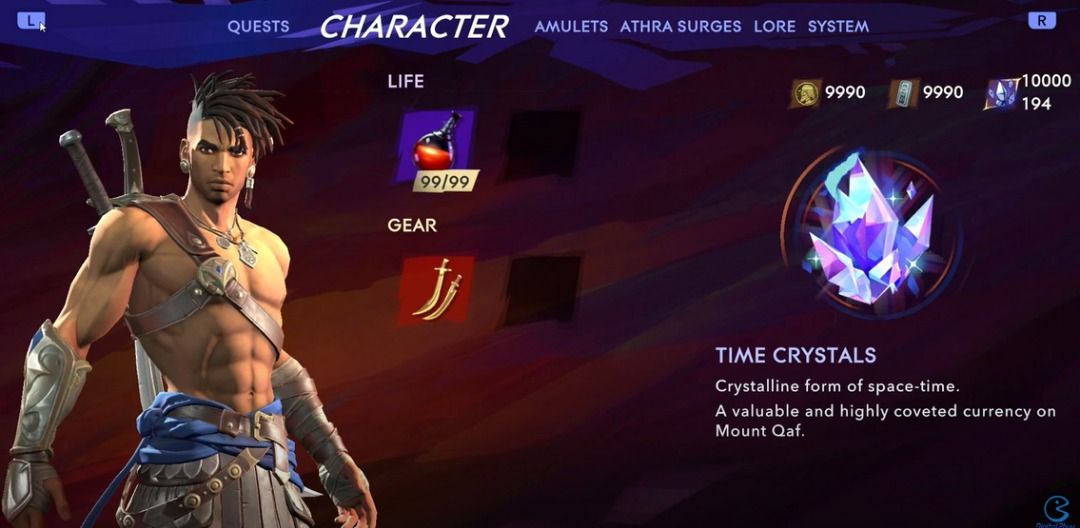Image resolution: width=1080 pixels, height=528 pixels.
Task: Choose the twin swords gear slot
Action: pyautogui.click(x=437, y=289)
